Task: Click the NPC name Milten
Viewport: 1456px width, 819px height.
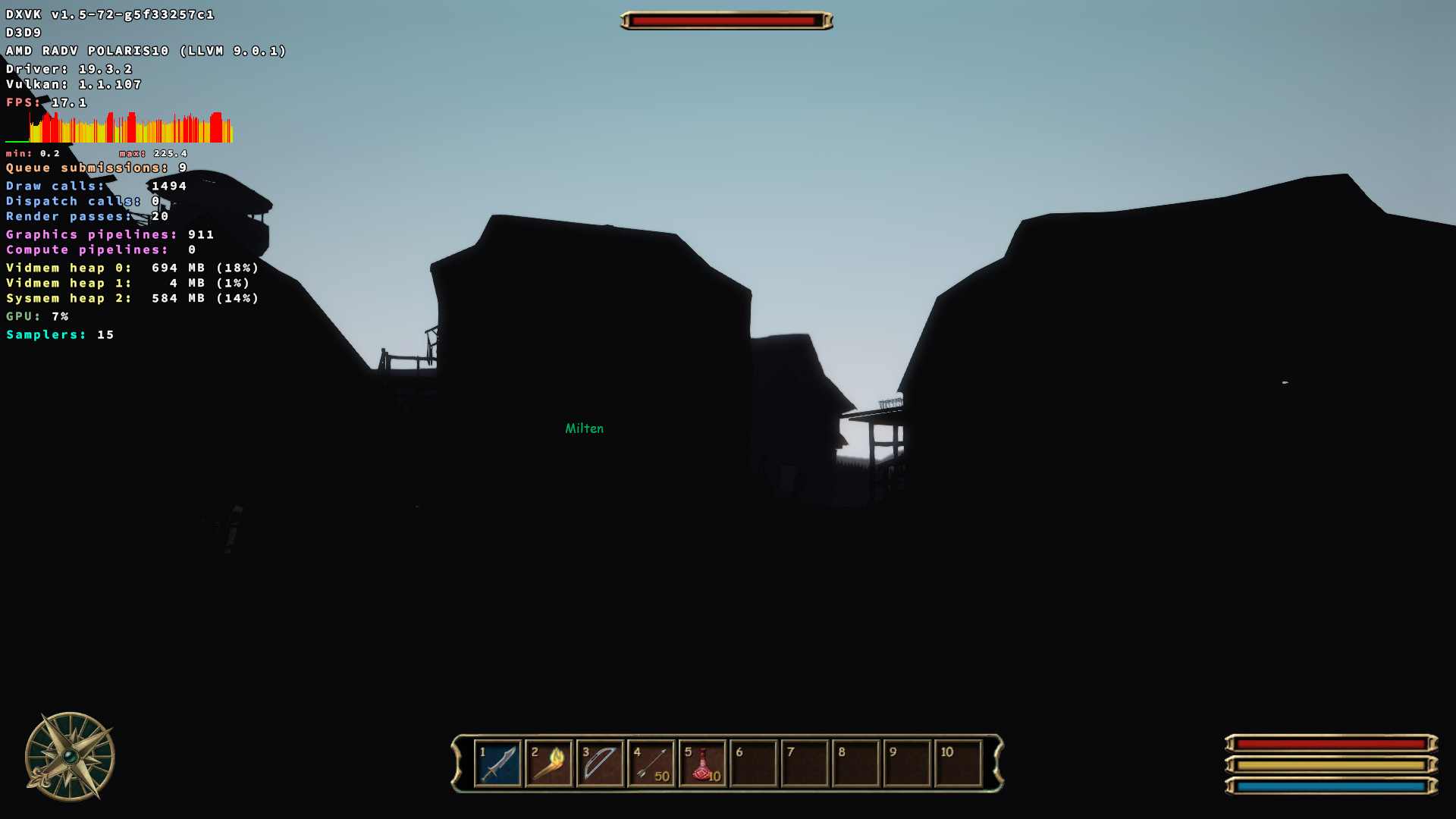Action: (x=584, y=428)
